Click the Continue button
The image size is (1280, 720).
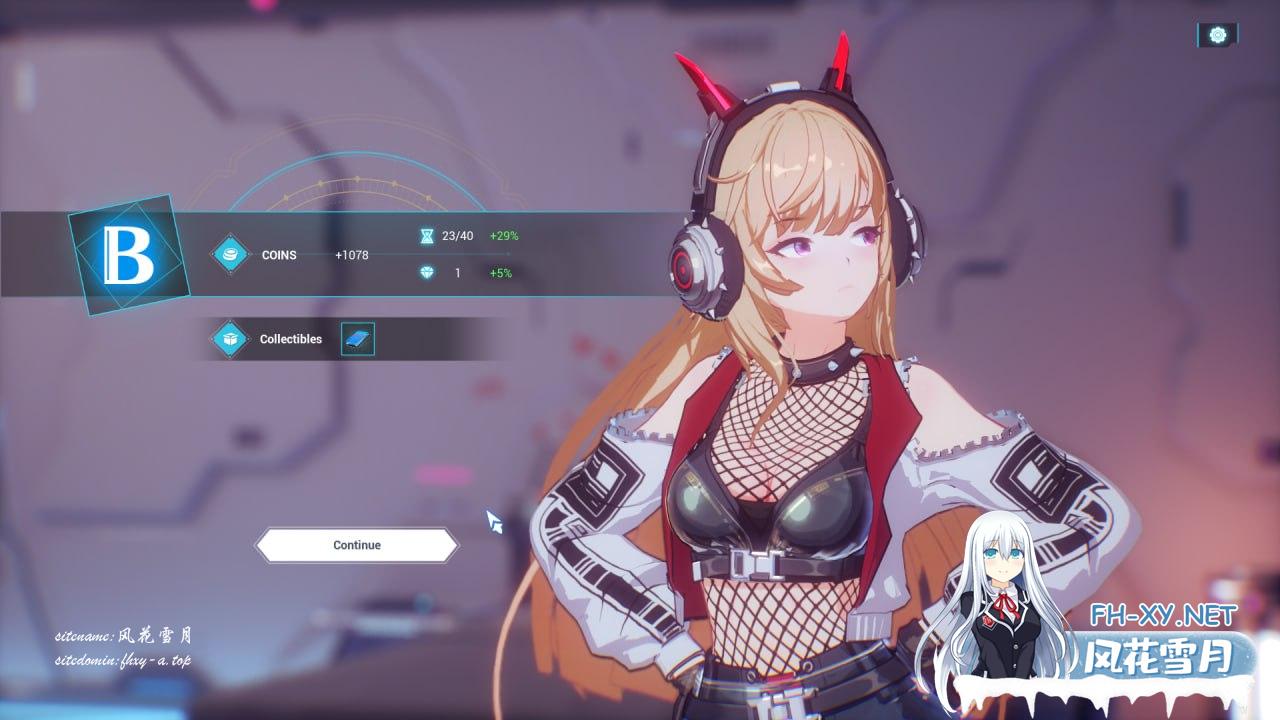click(357, 545)
